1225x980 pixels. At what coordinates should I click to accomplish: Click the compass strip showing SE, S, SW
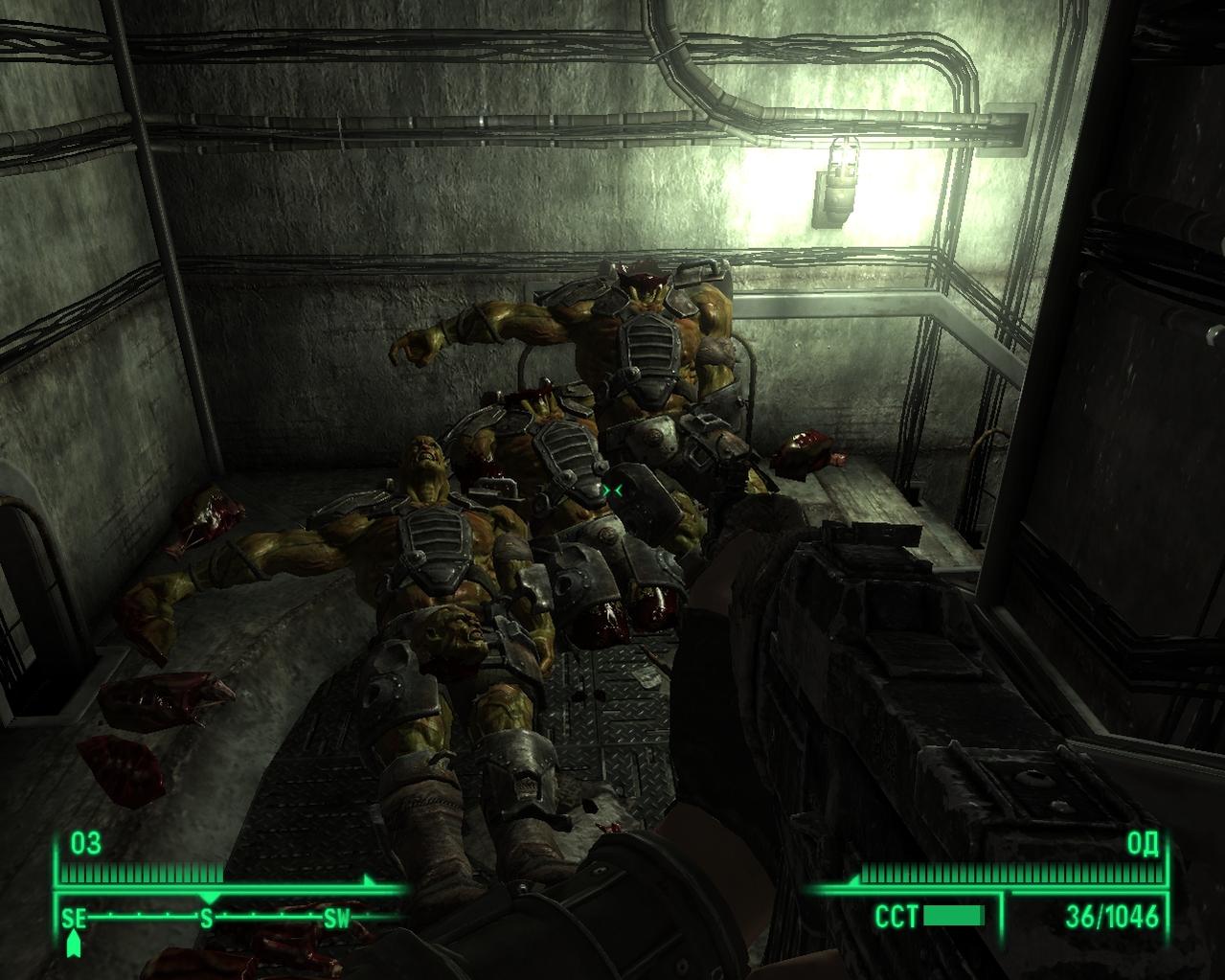point(206,918)
